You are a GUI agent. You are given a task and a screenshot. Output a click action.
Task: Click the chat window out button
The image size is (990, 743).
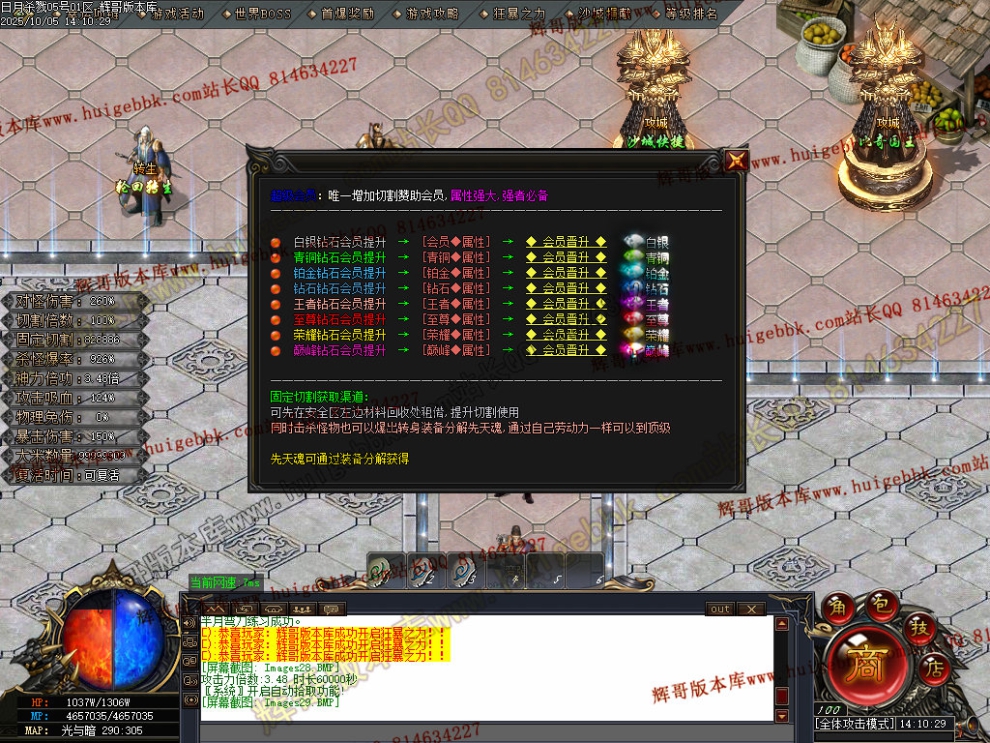[x=720, y=609]
